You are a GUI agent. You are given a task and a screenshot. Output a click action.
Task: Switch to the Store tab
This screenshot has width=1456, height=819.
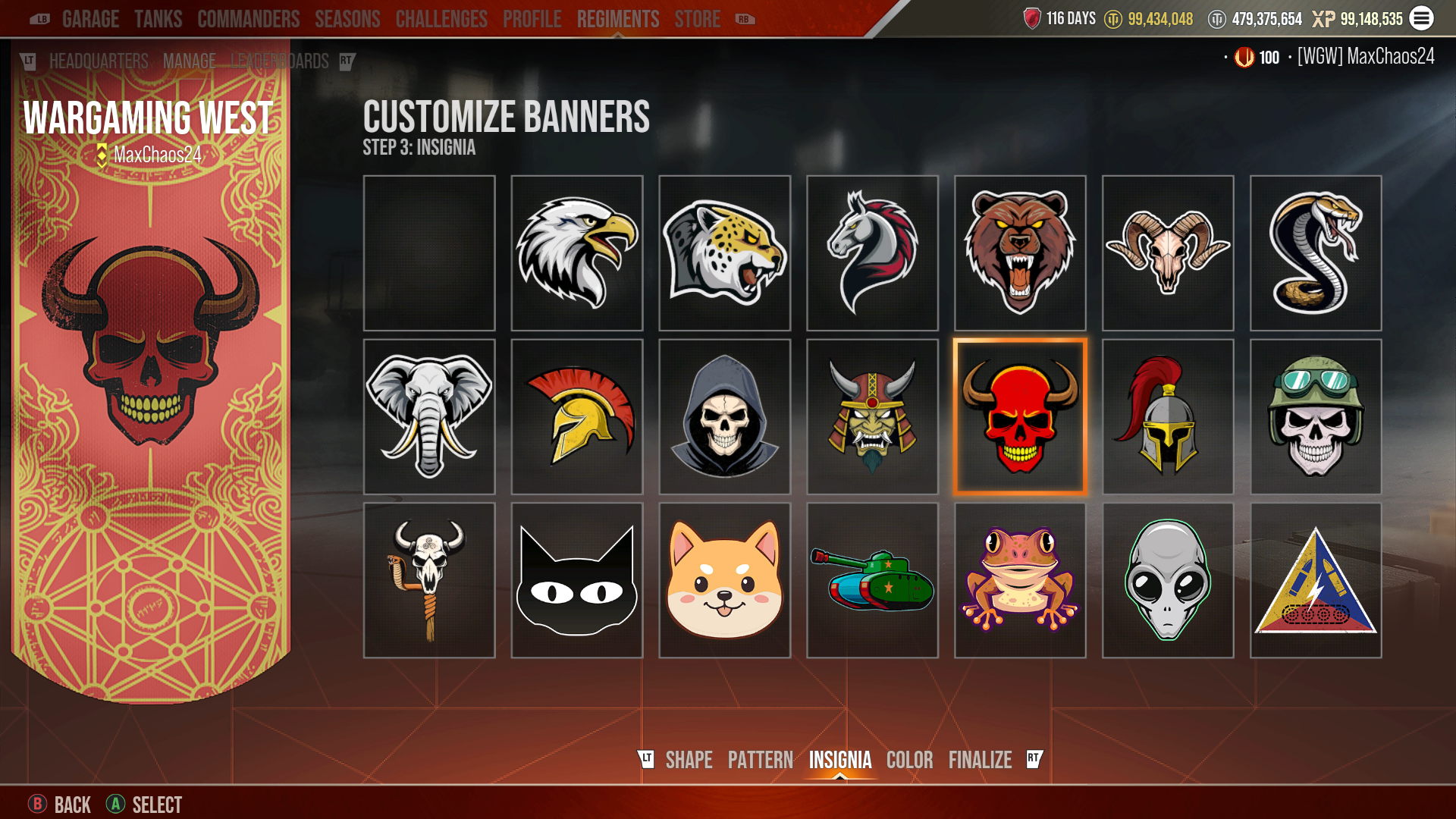click(x=697, y=19)
